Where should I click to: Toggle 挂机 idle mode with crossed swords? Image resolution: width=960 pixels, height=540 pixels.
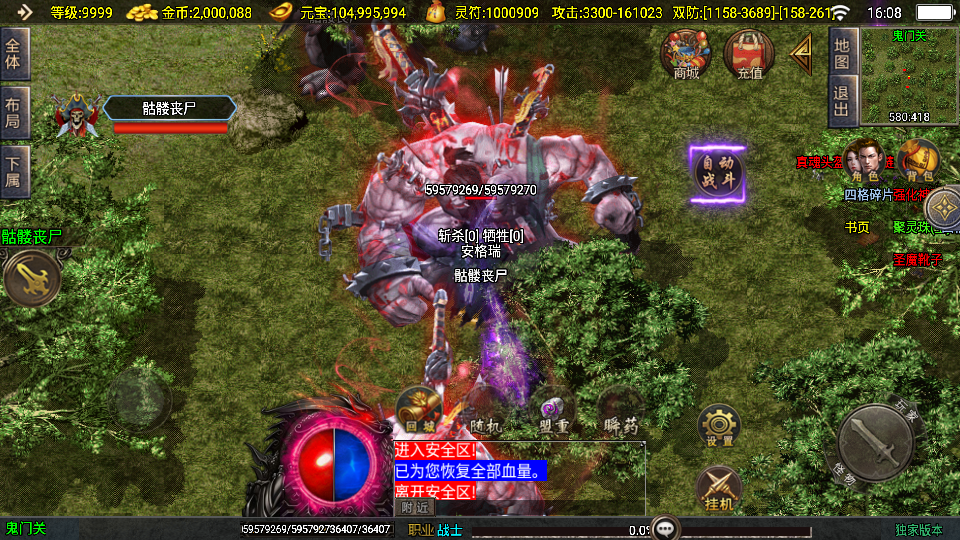(718, 488)
